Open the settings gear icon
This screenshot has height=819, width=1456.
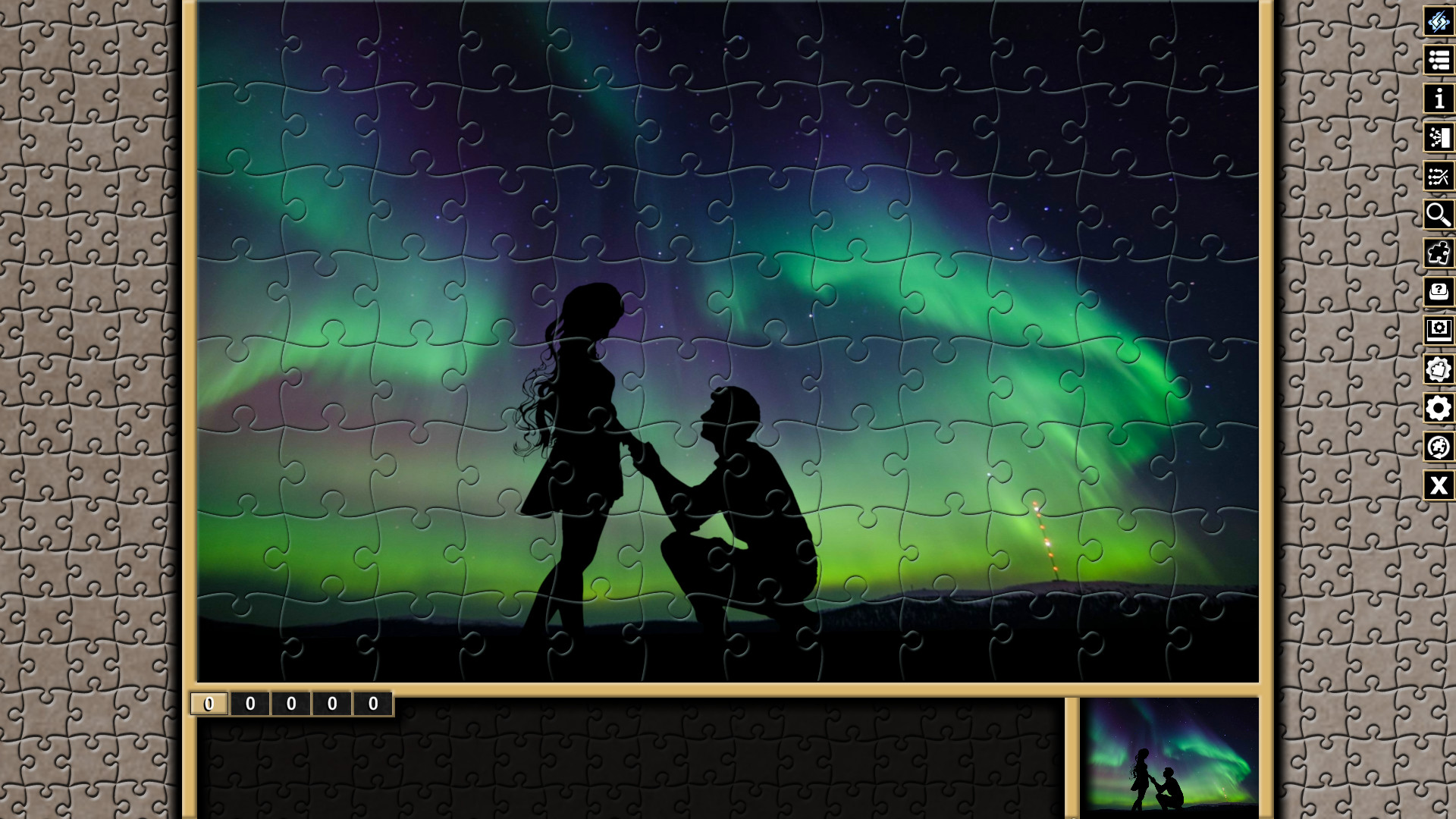coord(1438,409)
